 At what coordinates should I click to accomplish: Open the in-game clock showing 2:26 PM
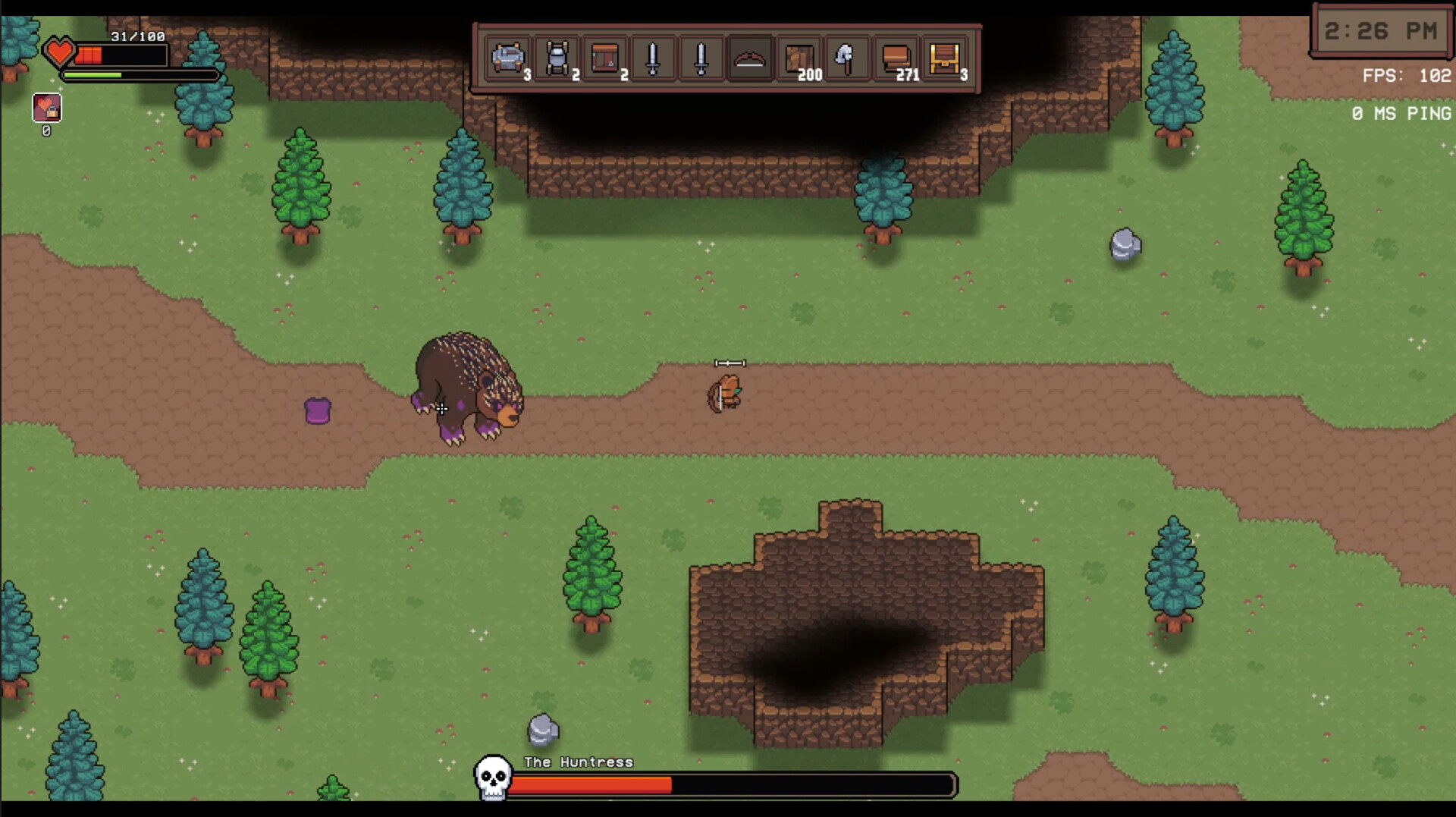pyautogui.click(x=1382, y=31)
